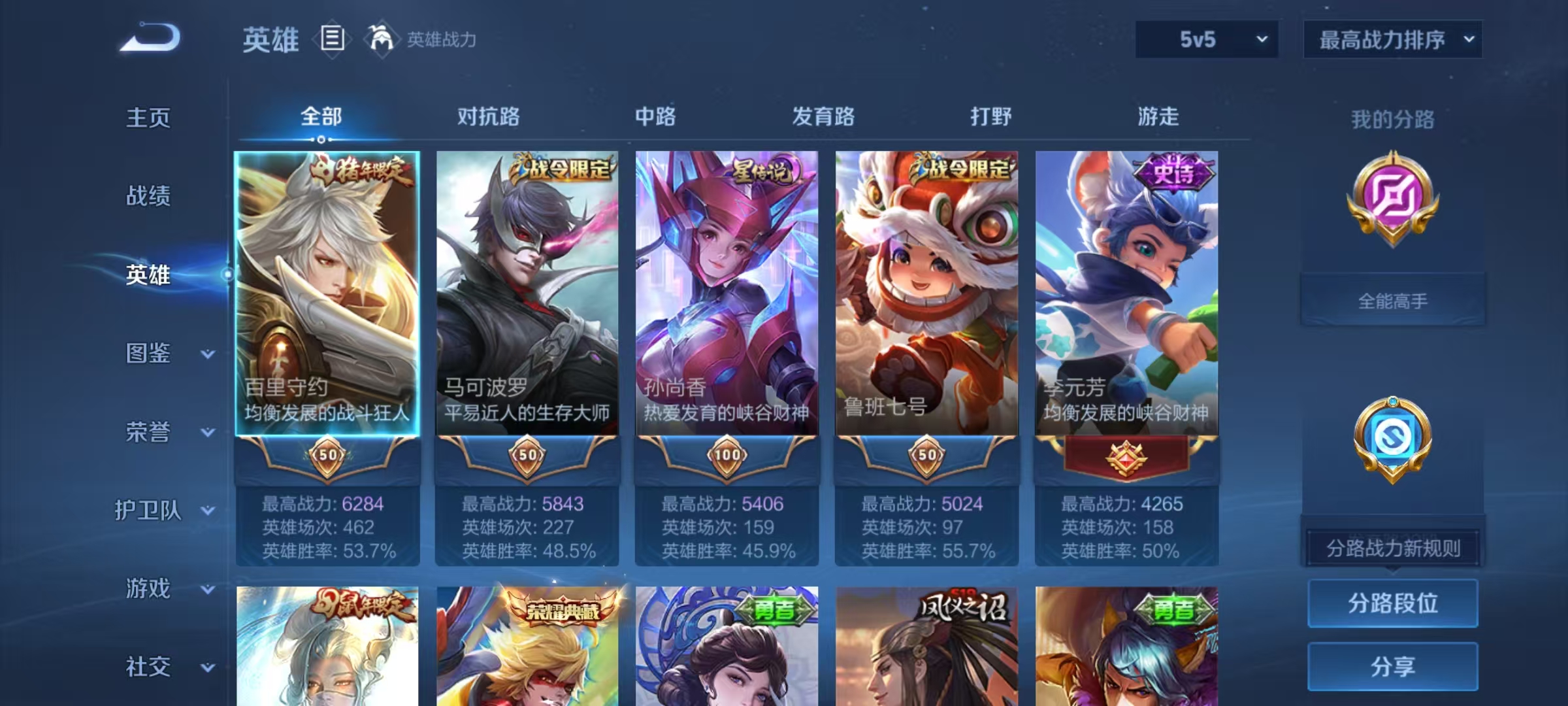Click the 分路段位 button
The width and height of the screenshot is (1568, 706).
[x=1392, y=603]
